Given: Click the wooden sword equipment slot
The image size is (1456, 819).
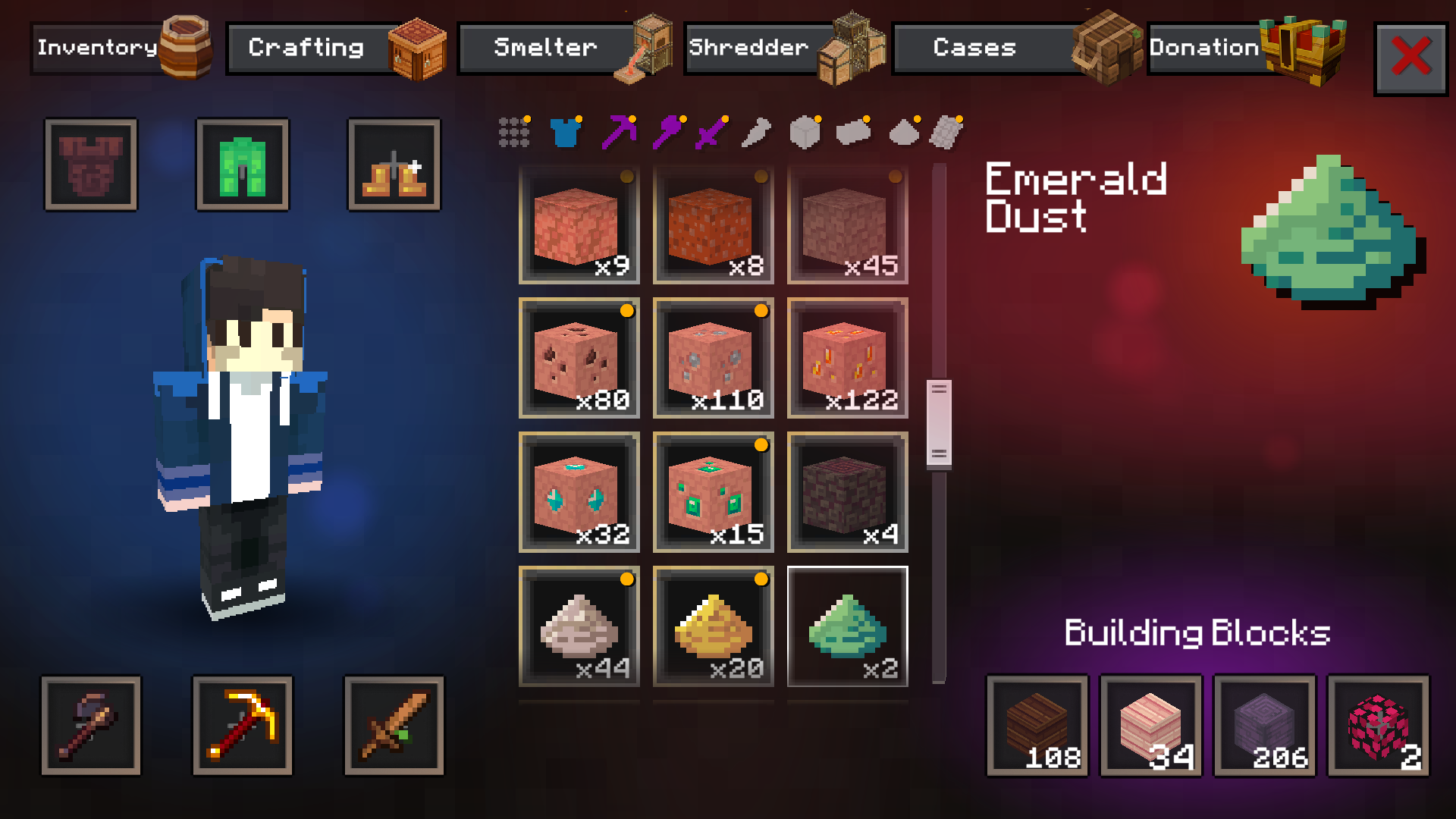Looking at the screenshot, I should 394,725.
